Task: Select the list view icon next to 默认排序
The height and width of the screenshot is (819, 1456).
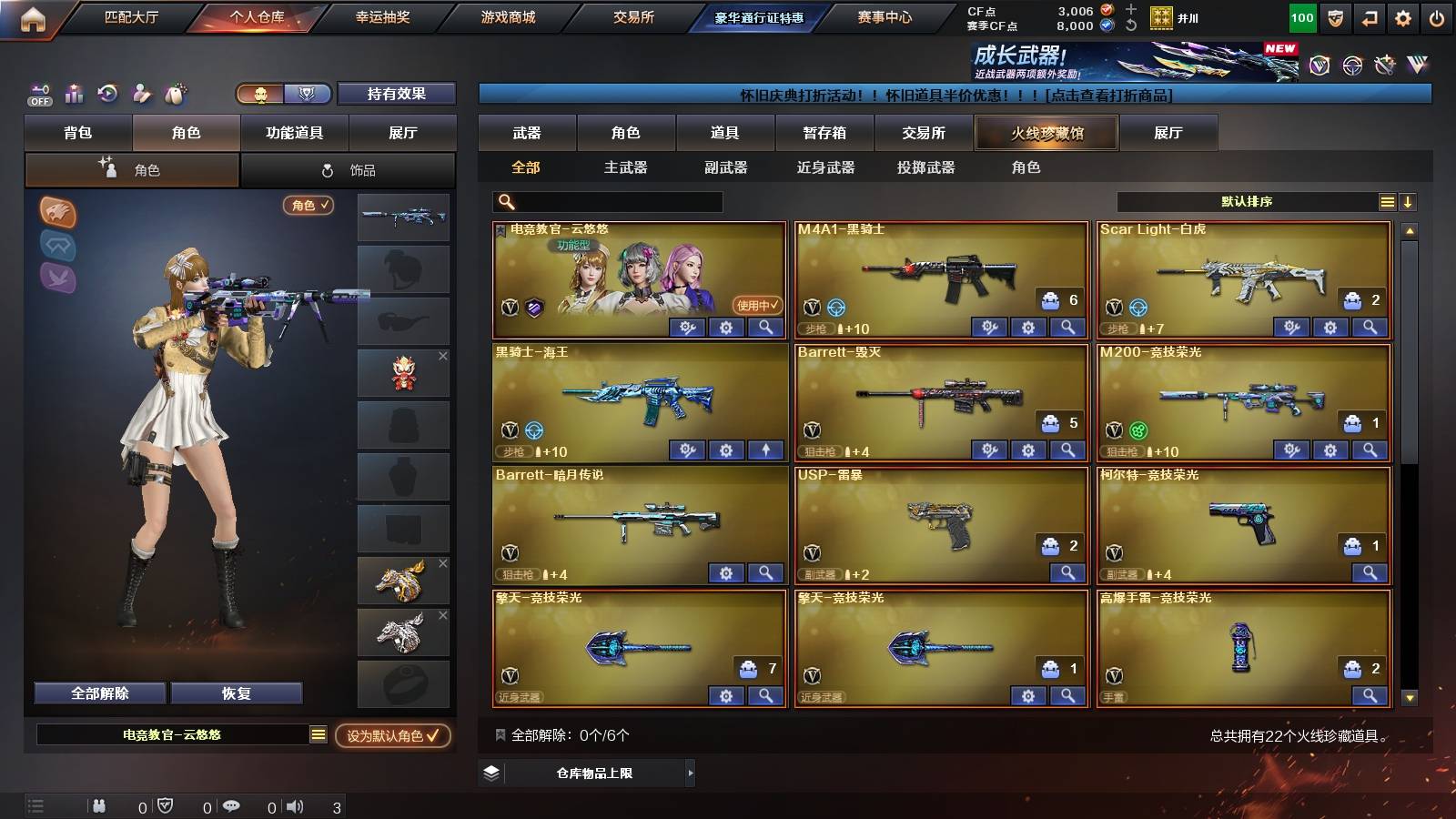Action: point(1387,202)
